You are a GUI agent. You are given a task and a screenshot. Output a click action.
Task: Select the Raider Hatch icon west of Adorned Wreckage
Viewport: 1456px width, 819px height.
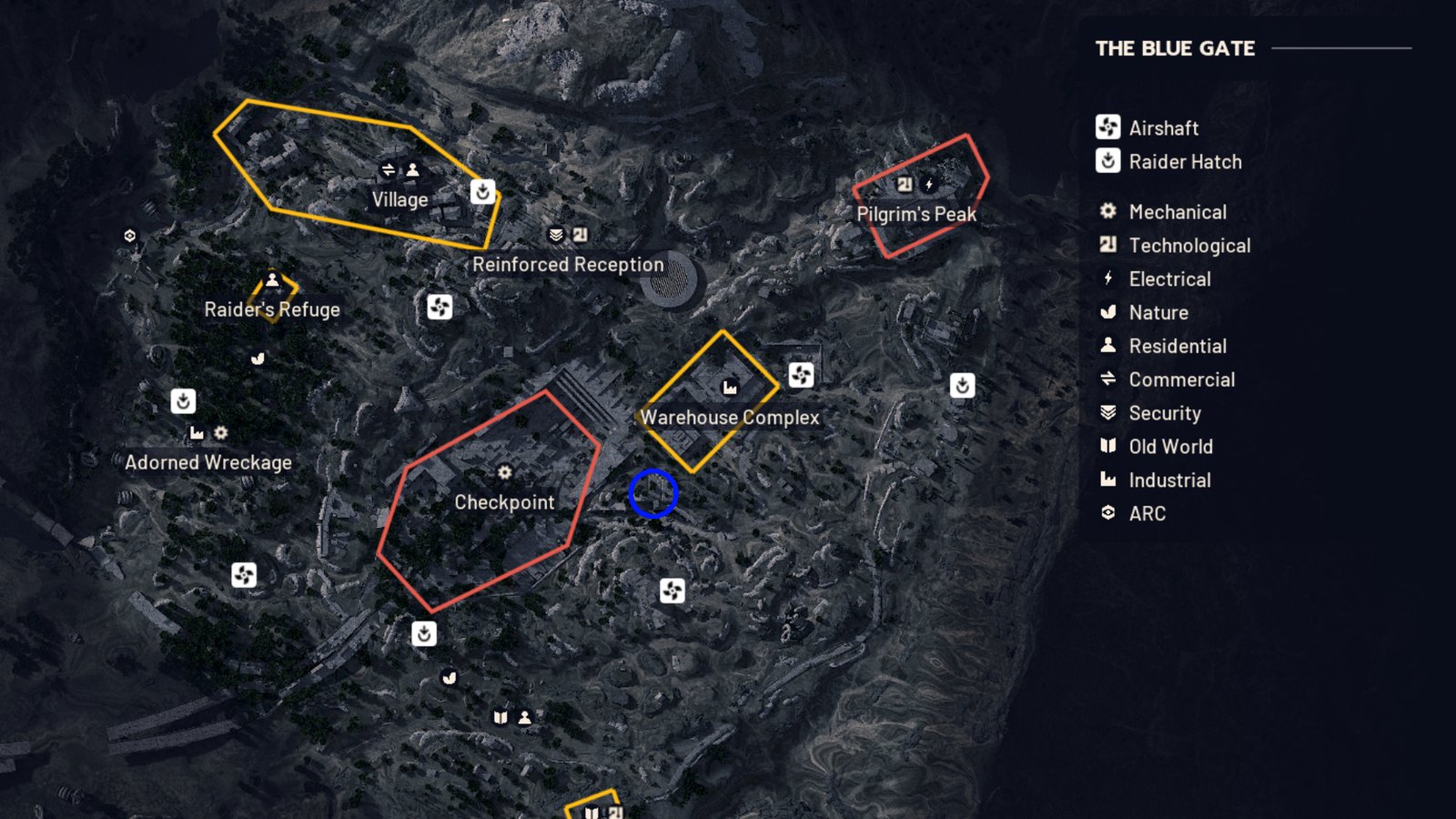coord(181,399)
